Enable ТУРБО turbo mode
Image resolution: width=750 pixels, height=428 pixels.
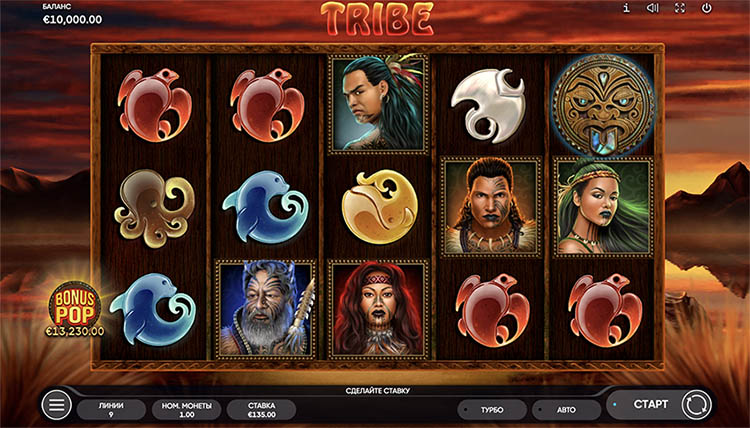tap(492, 410)
